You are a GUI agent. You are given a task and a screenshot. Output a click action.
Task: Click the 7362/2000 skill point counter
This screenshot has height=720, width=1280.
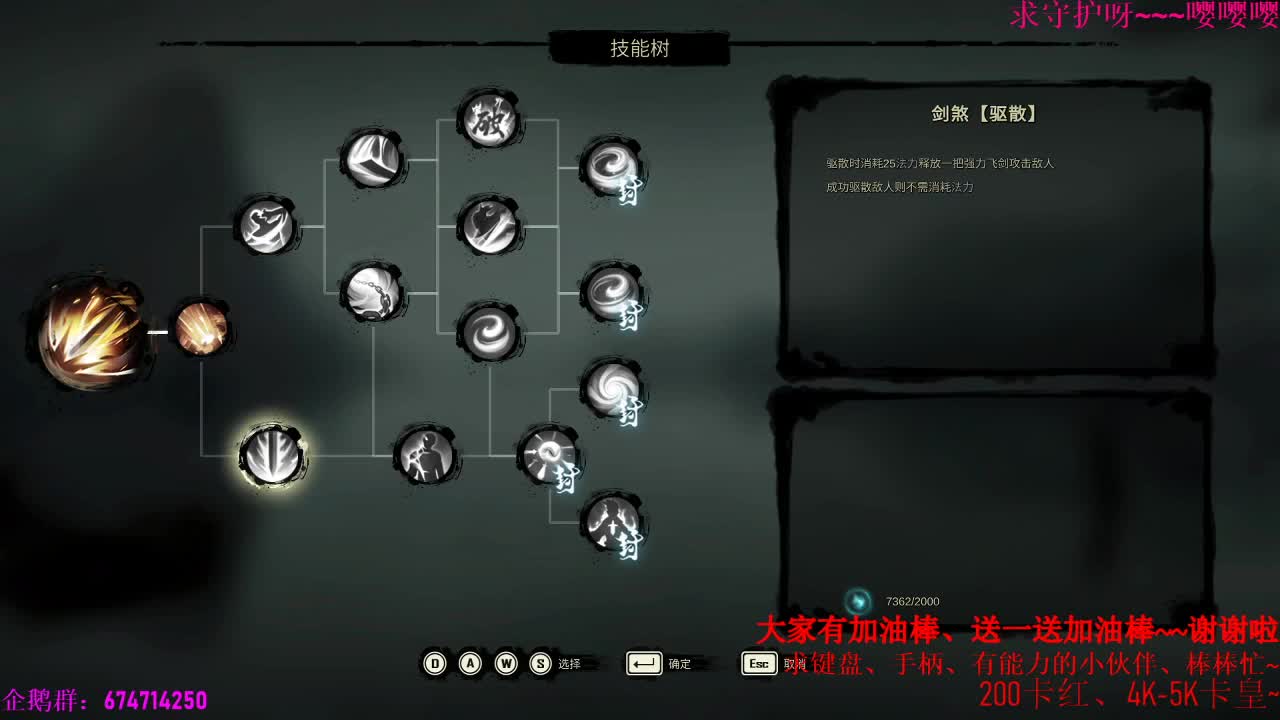(910, 602)
